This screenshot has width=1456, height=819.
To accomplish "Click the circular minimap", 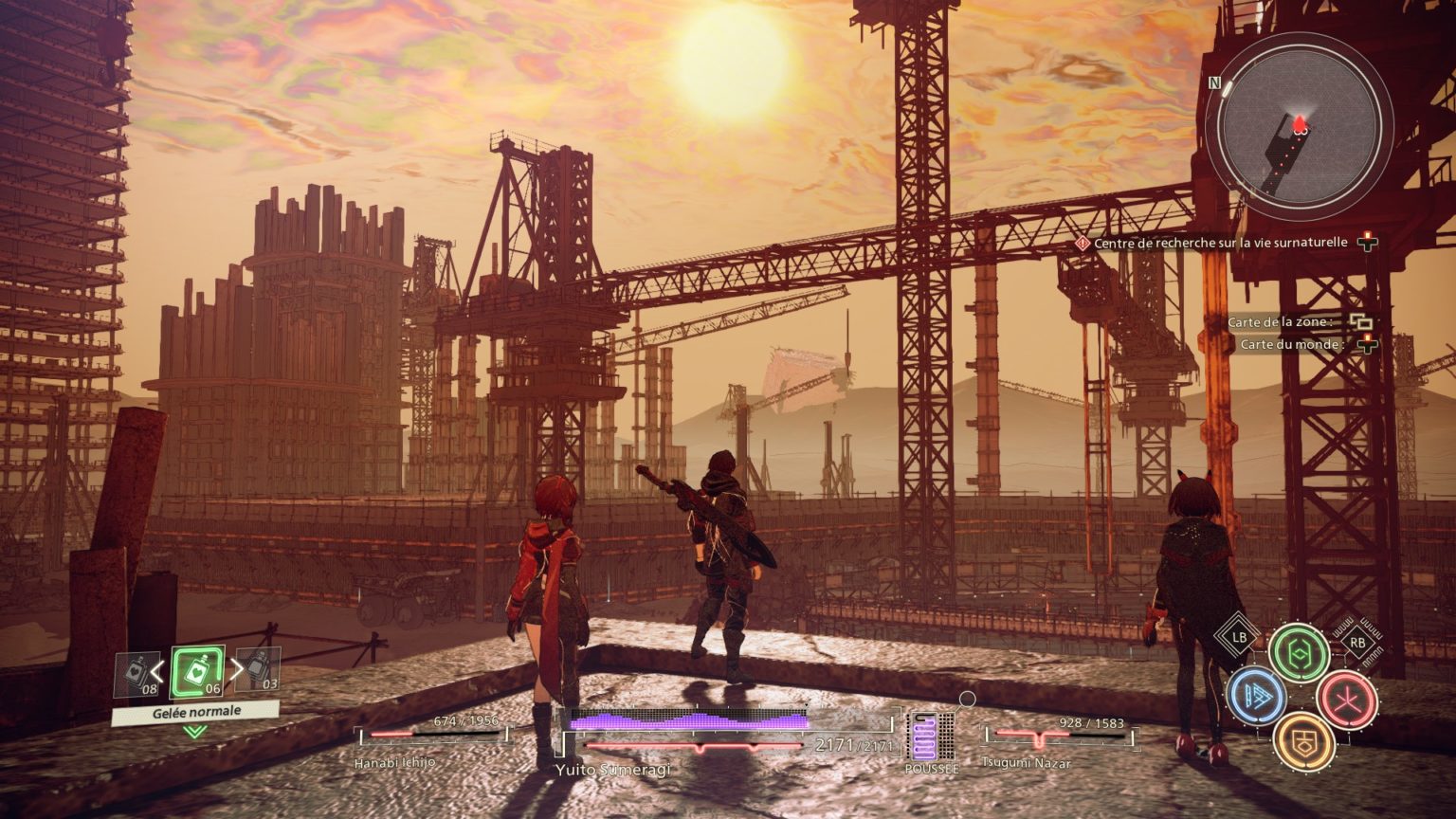I will [x=1299, y=126].
